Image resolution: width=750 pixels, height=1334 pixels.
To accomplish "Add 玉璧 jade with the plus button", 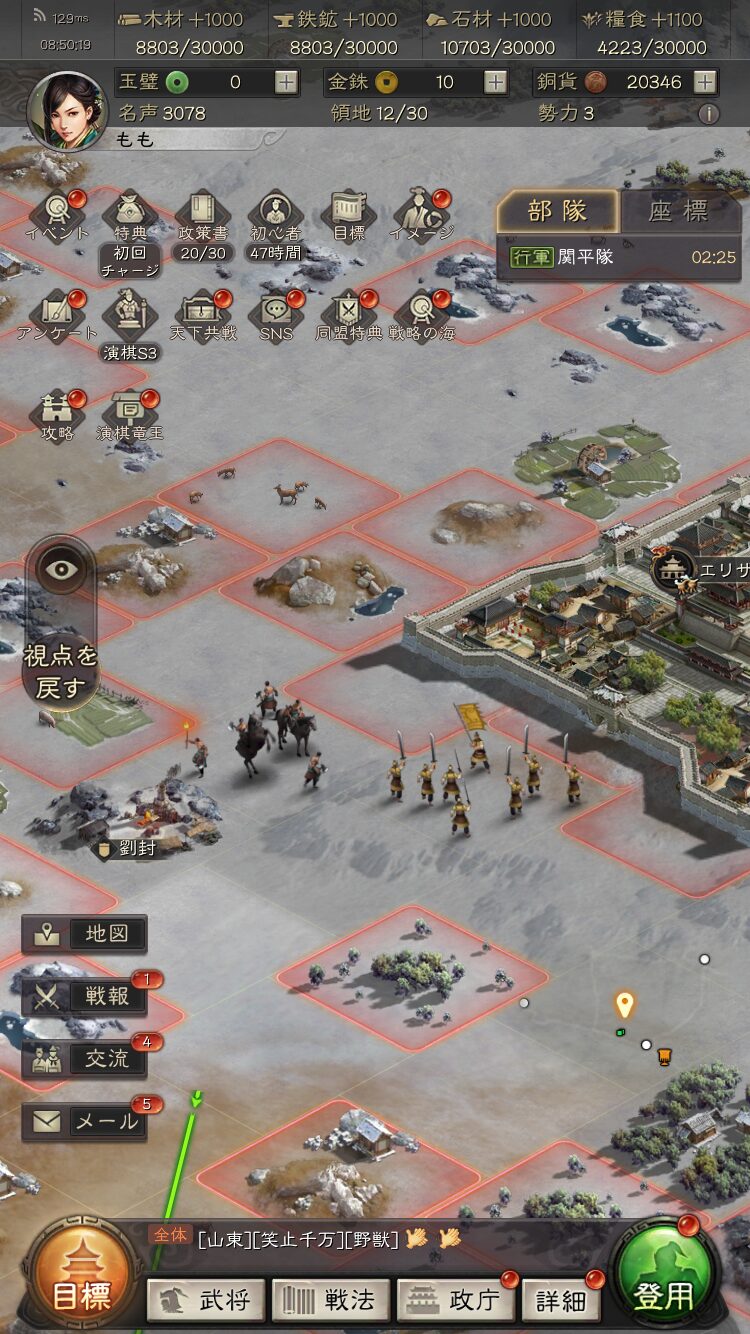I will pos(287,82).
